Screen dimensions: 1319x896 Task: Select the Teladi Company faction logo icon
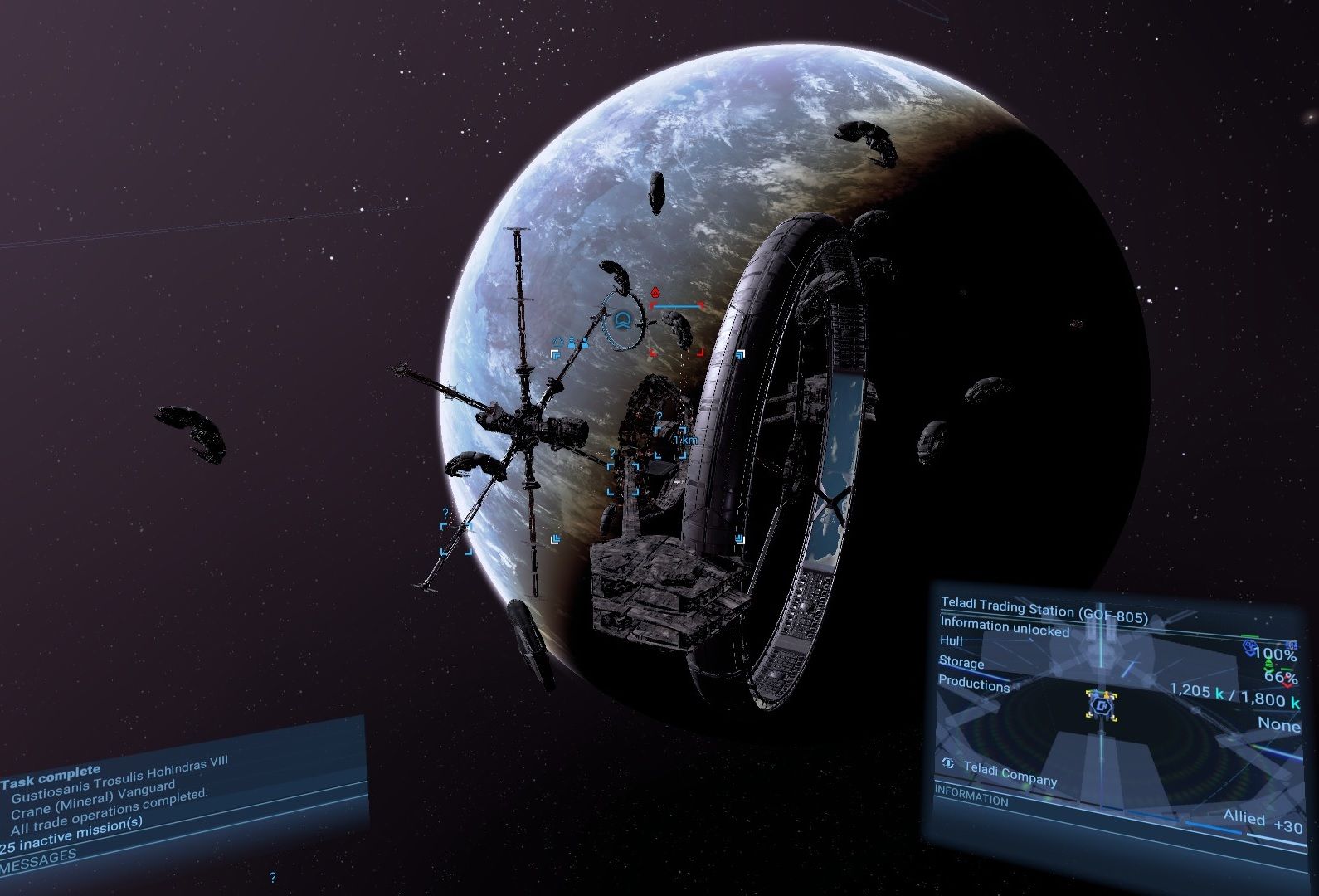947,764
